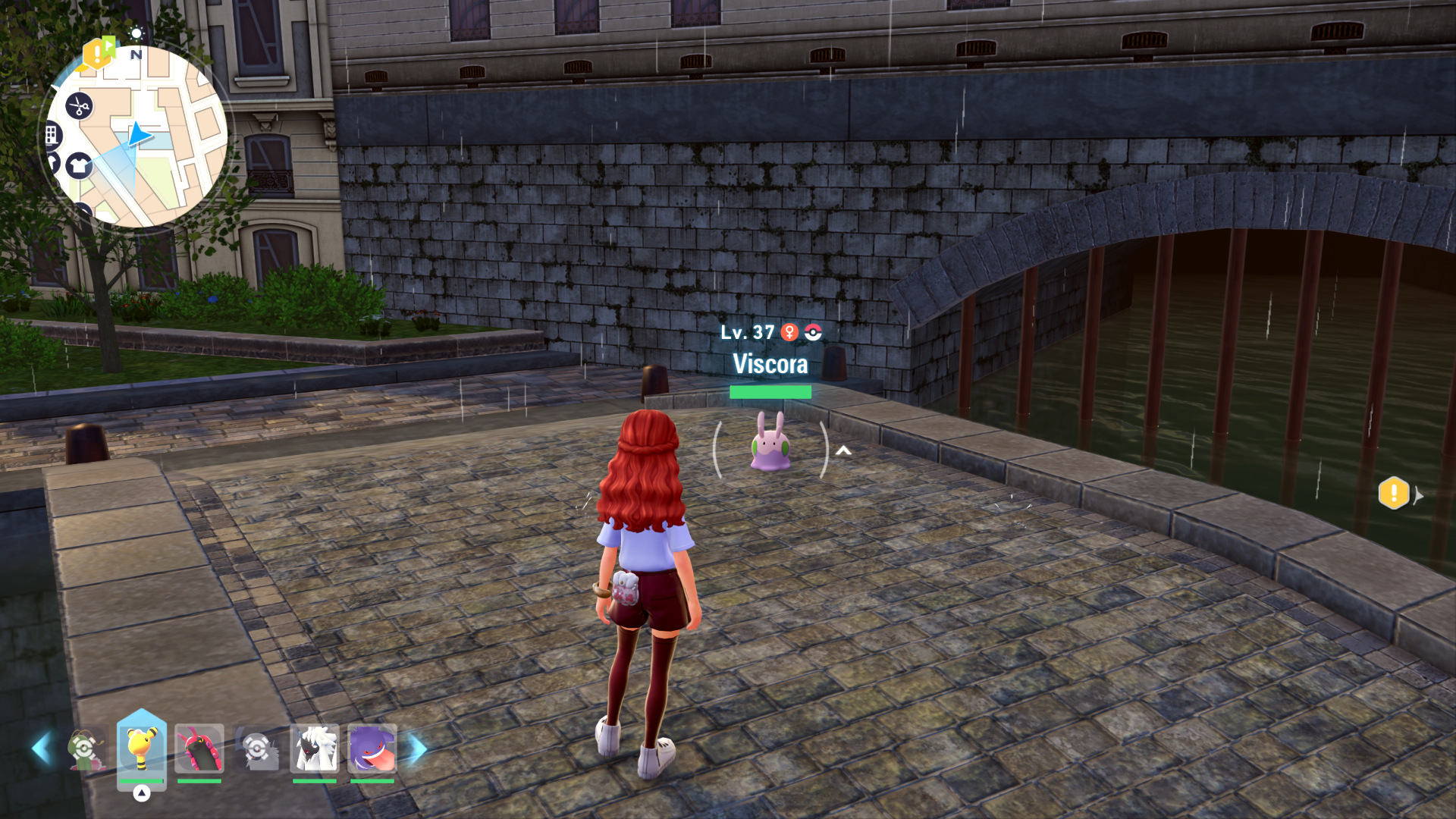Select the t-shirt clothing shop map marker
1456x819 pixels.
point(79,165)
